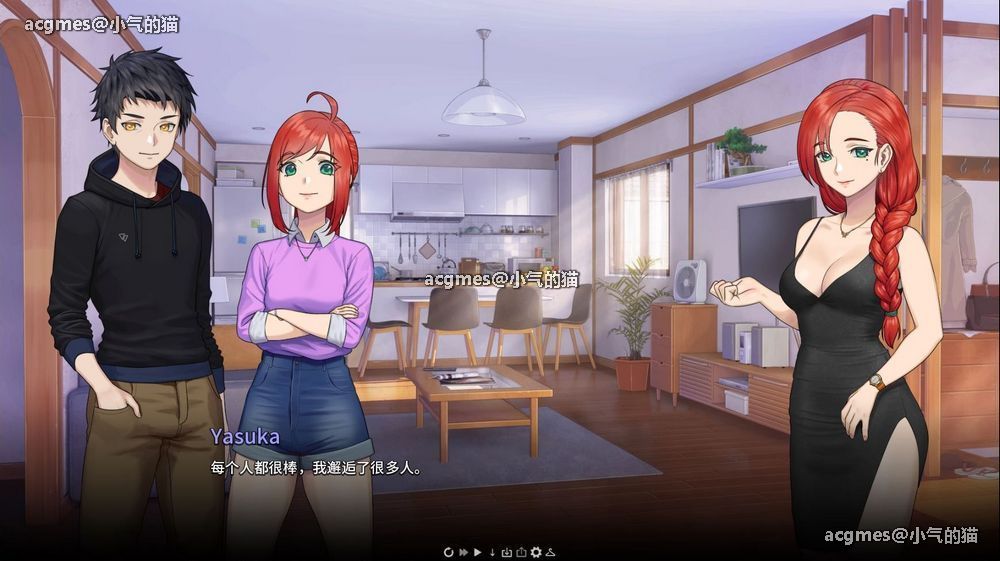Click the circular arrow rollback icon
This screenshot has width=1000, height=561.
coord(449,551)
